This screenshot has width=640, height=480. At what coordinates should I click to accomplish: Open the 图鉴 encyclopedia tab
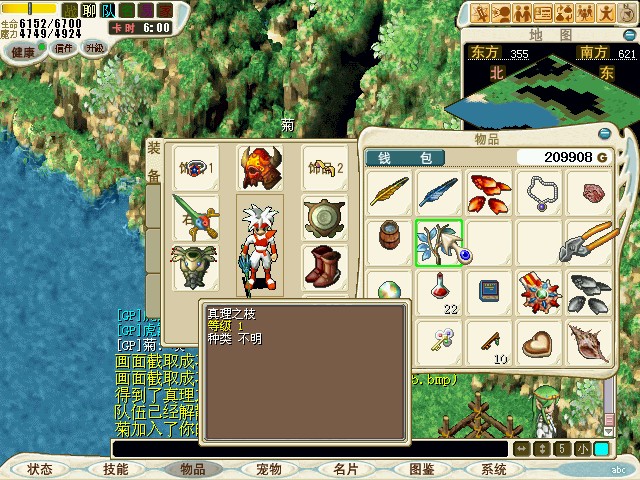pos(421,468)
